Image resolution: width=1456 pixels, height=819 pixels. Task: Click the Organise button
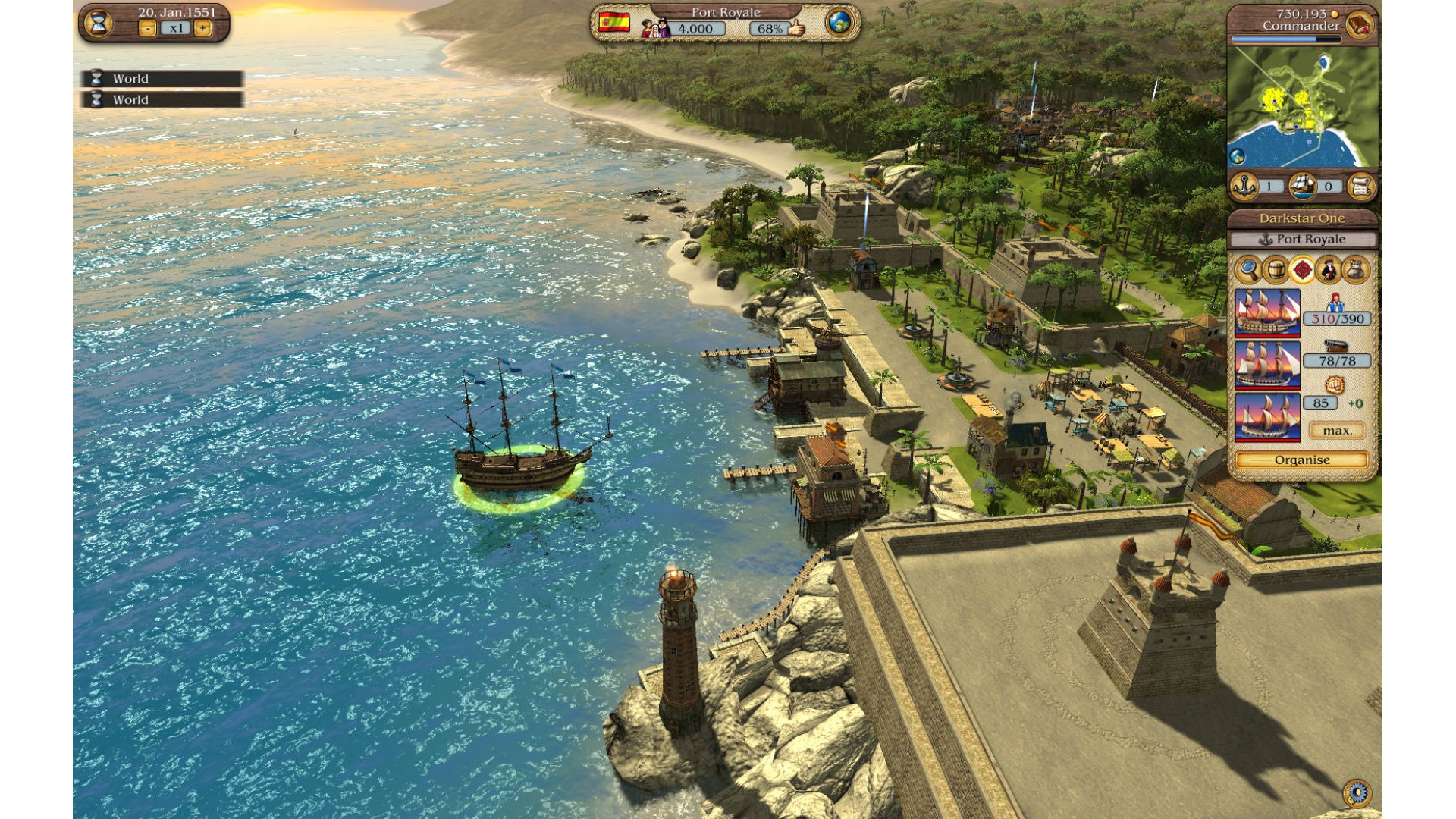coord(1302,460)
